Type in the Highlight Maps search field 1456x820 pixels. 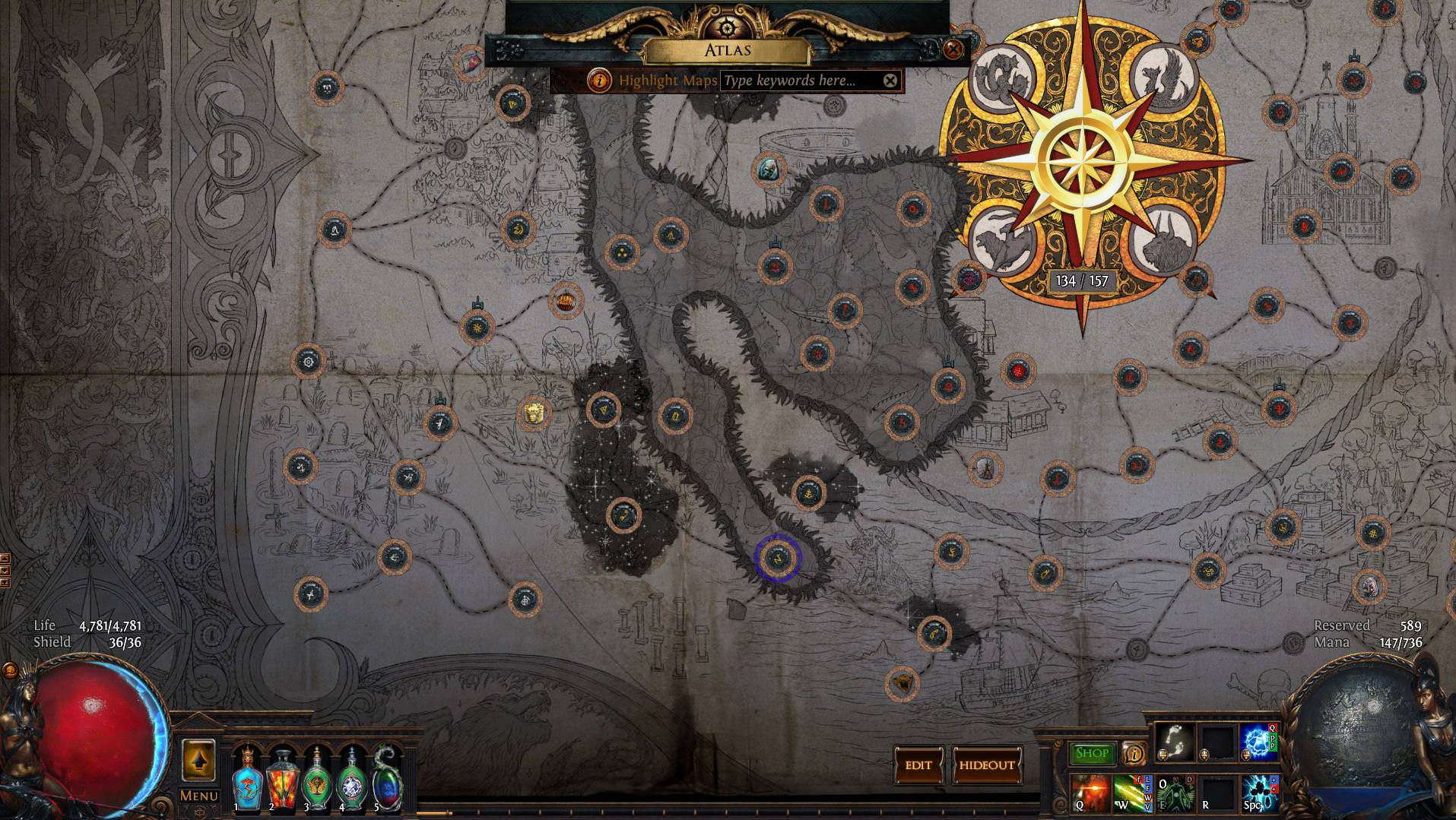click(x=800, y=81)
